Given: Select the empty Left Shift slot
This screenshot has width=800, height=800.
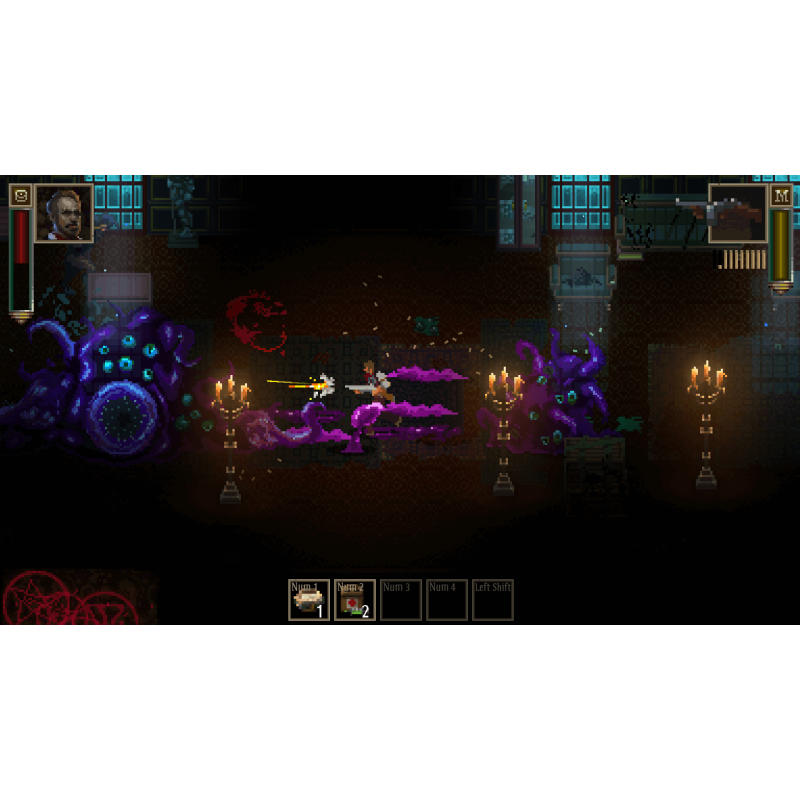Looking at the screenshot, I should click(x=493, y=600).
